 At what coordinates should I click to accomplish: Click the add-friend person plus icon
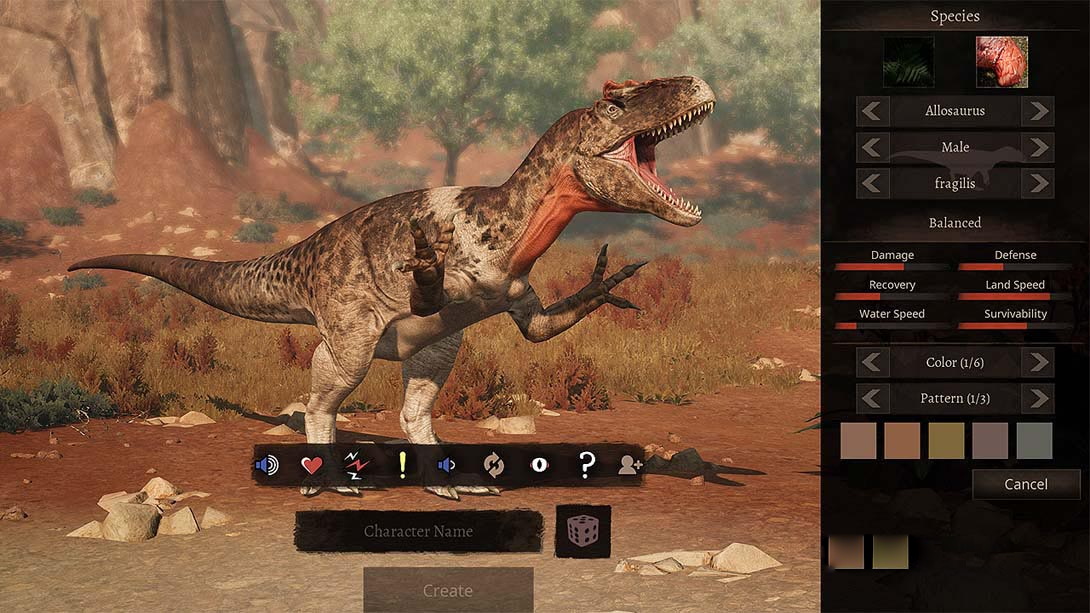(x=630, y=465)
